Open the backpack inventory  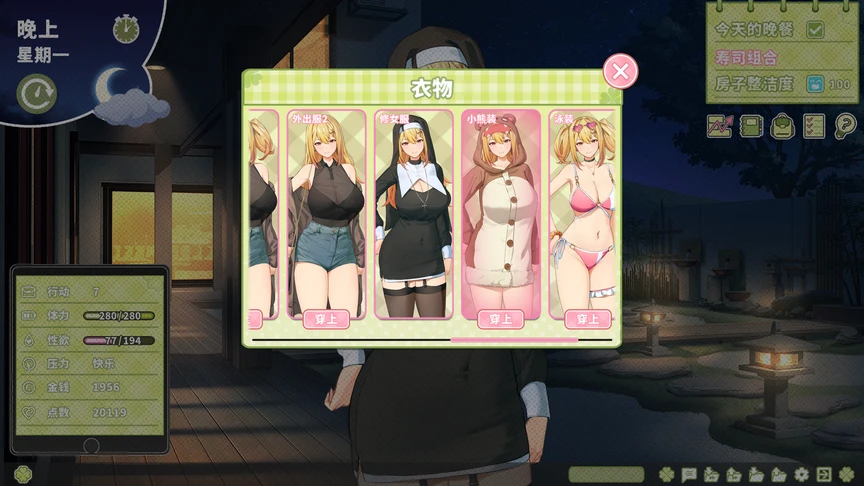pos(782,126)
